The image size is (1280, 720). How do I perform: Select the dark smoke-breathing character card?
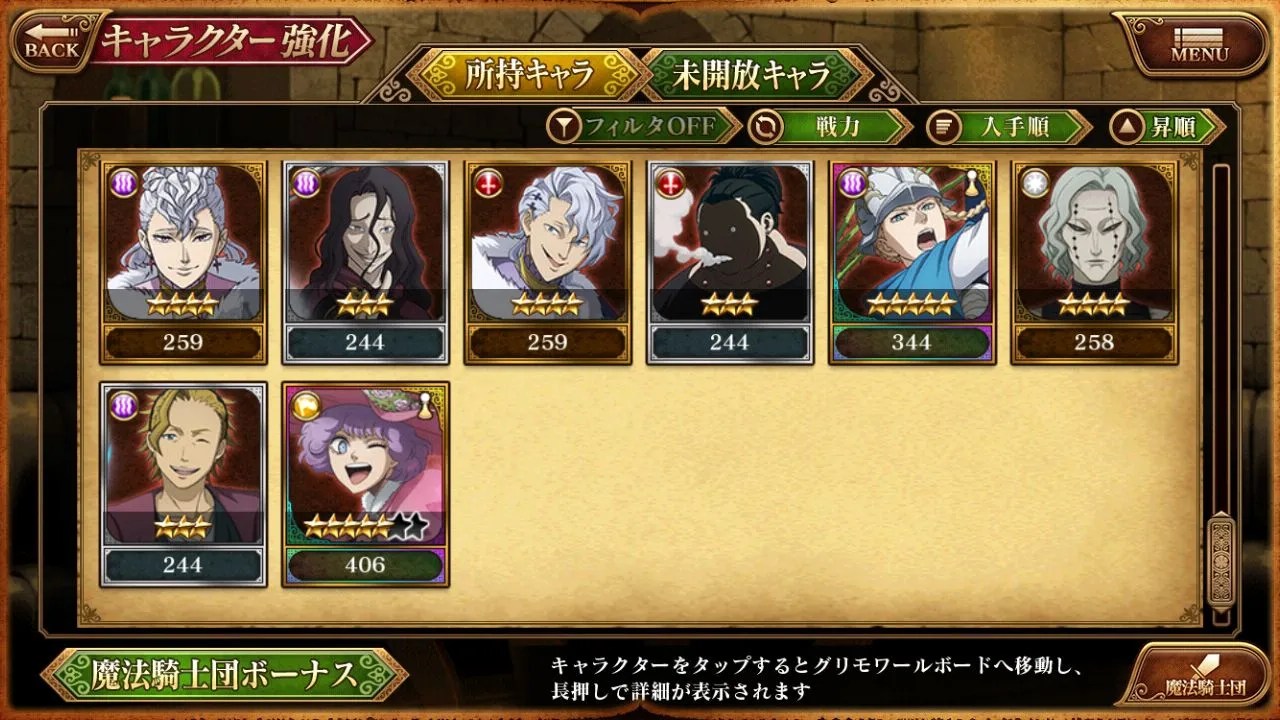[729, 262]
